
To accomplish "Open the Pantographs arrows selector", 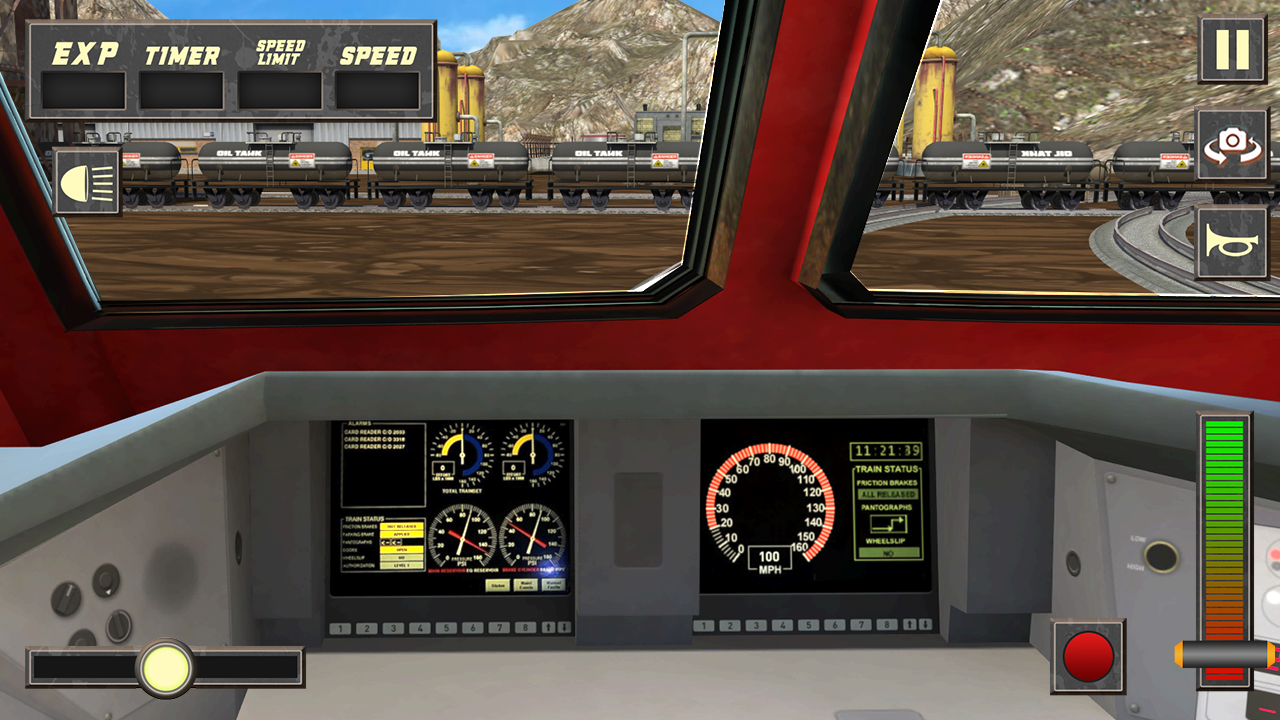I will coord(392,541).
